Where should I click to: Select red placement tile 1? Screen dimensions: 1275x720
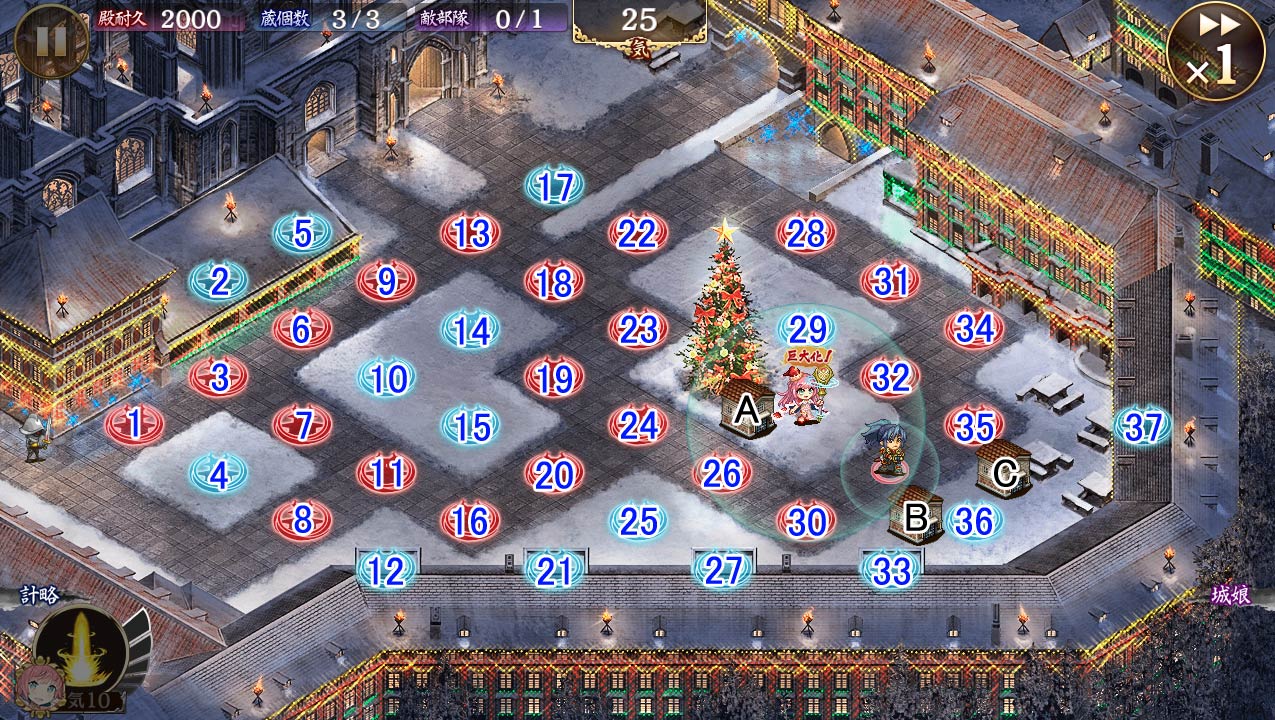coord(135,424)
